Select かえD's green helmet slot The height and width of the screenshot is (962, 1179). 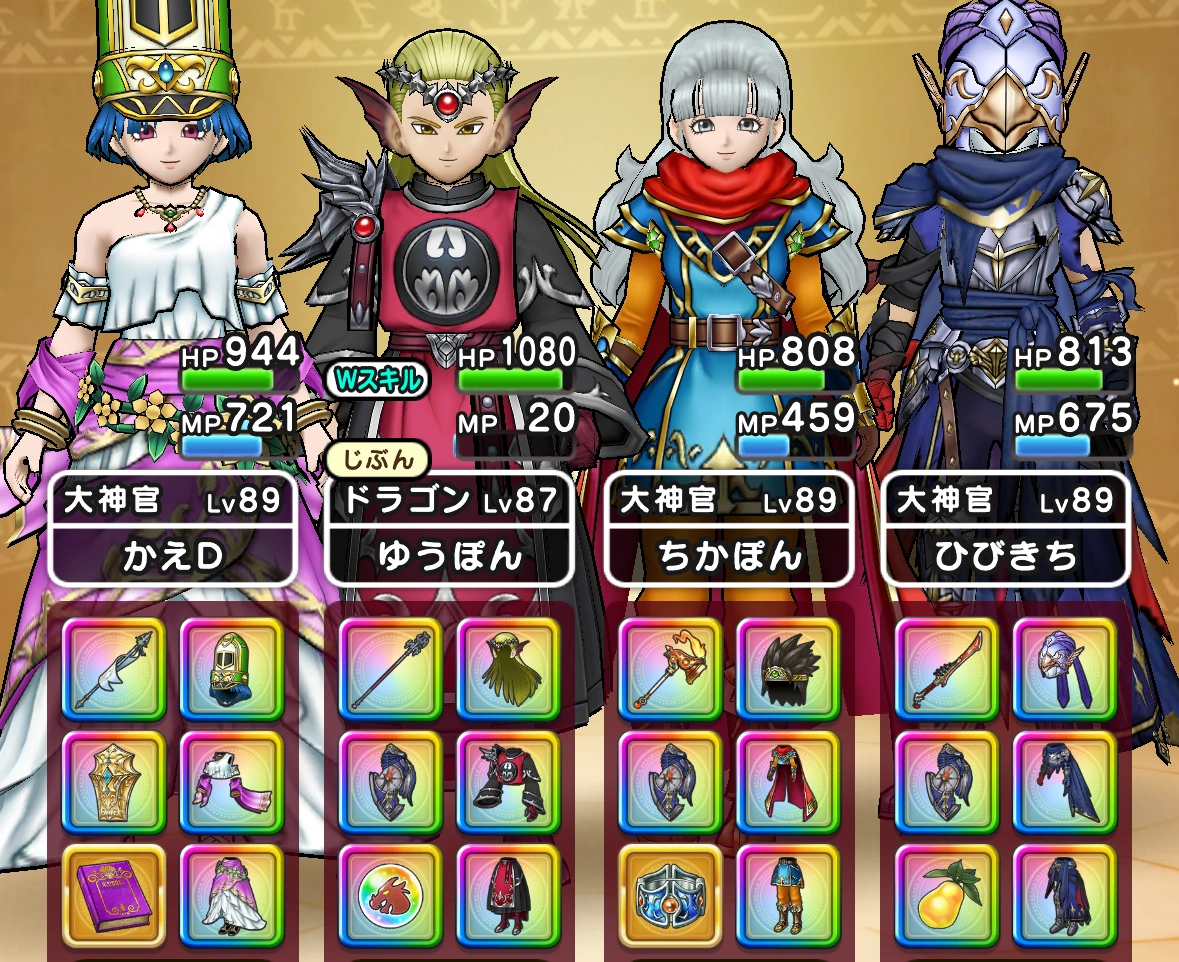click(x=231, y=669)
